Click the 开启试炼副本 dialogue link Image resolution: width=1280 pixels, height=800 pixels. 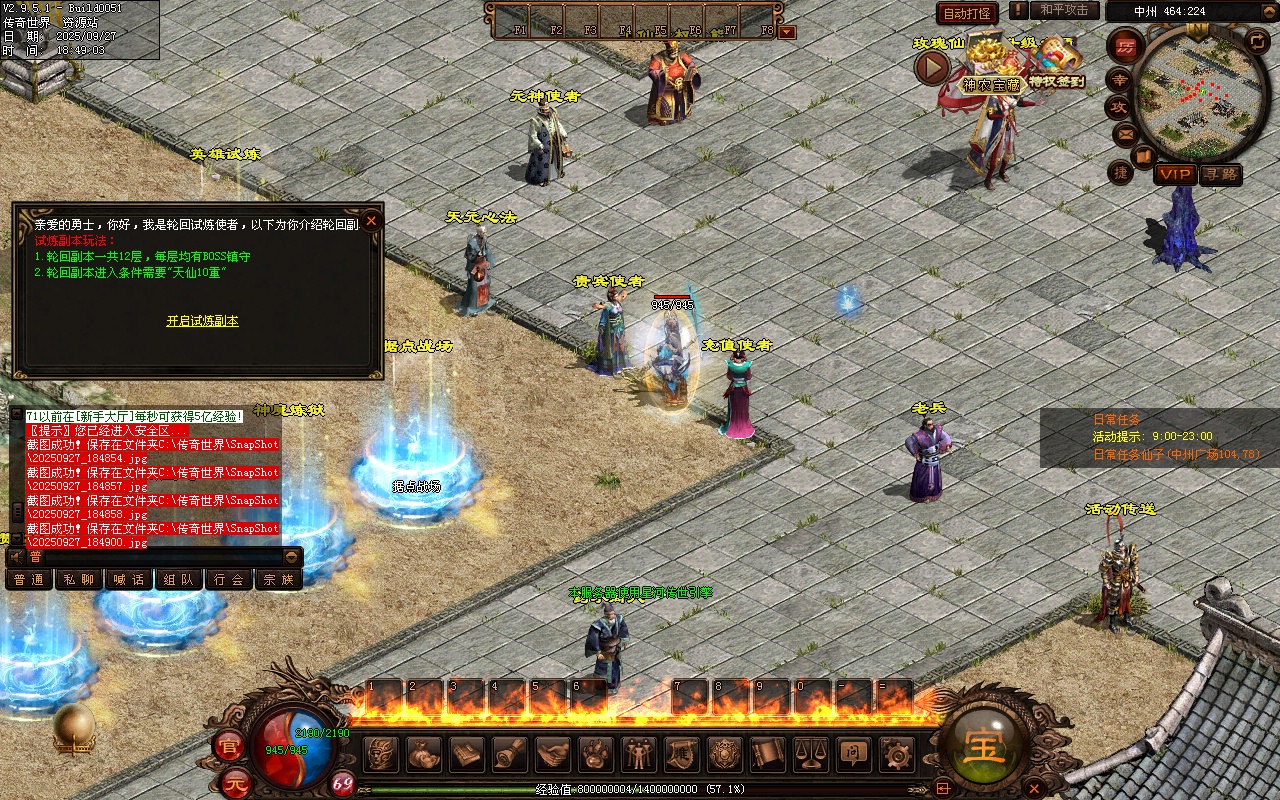click(202, 321)
